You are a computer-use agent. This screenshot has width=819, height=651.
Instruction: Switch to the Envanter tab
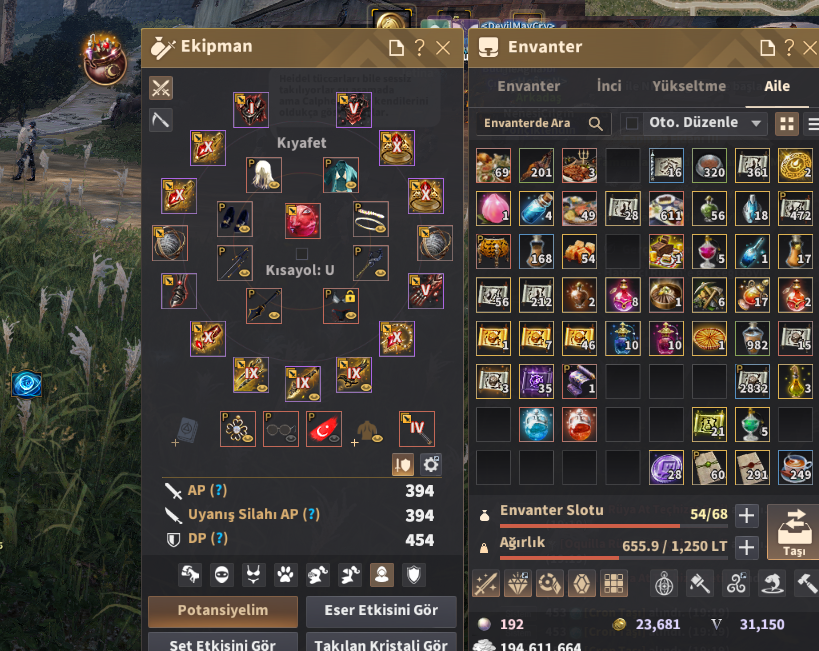point(528,86)
